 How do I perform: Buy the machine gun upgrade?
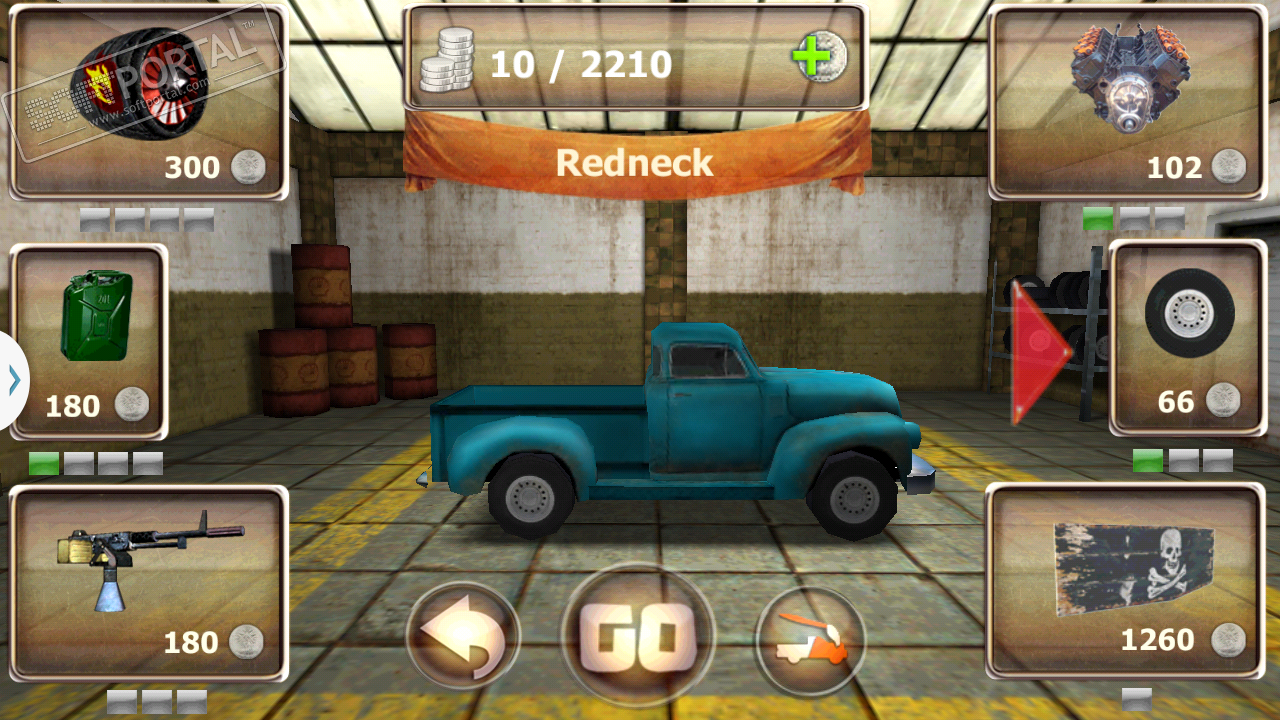click(148, 584)
